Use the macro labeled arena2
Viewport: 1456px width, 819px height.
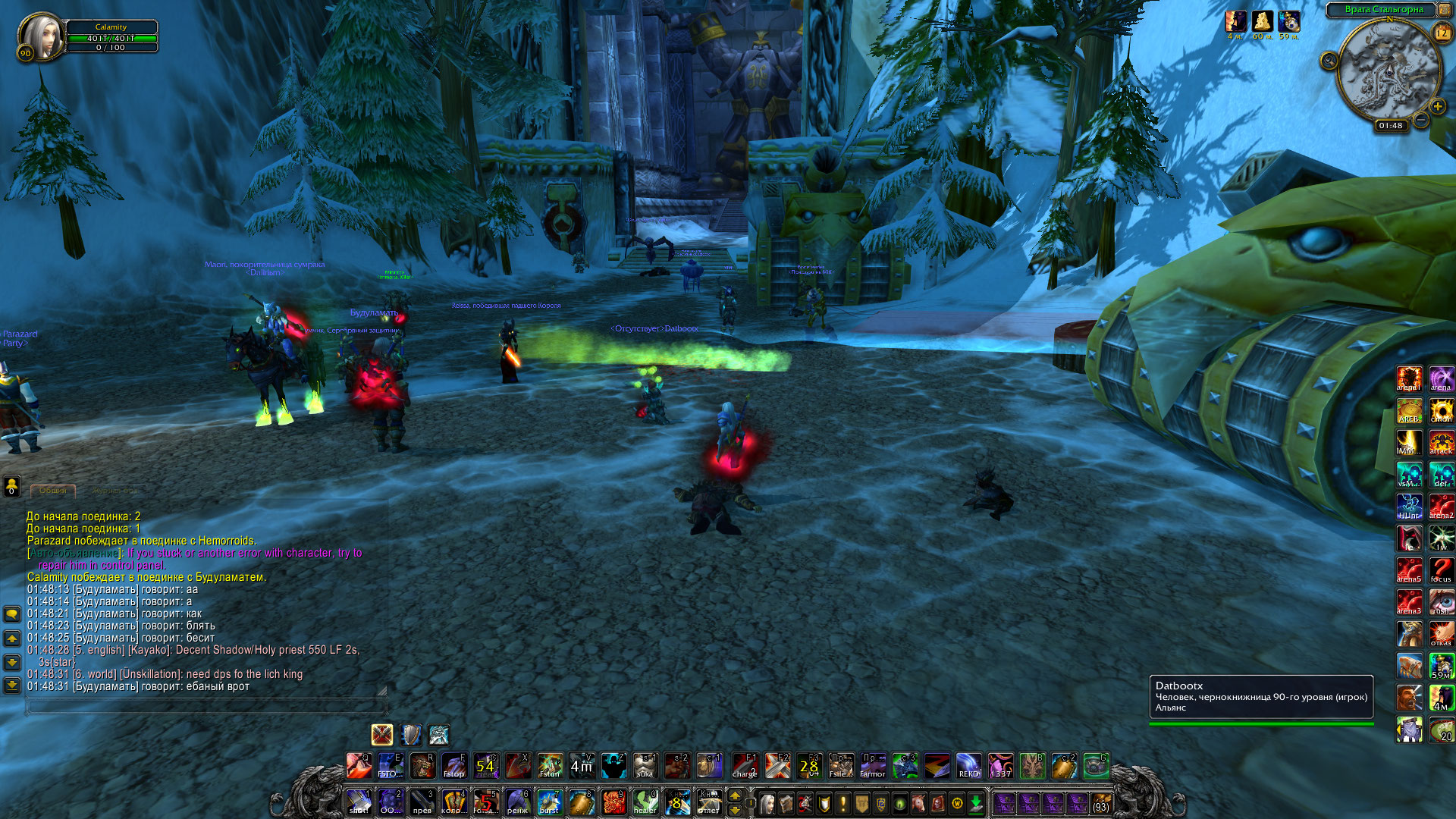1441,506
